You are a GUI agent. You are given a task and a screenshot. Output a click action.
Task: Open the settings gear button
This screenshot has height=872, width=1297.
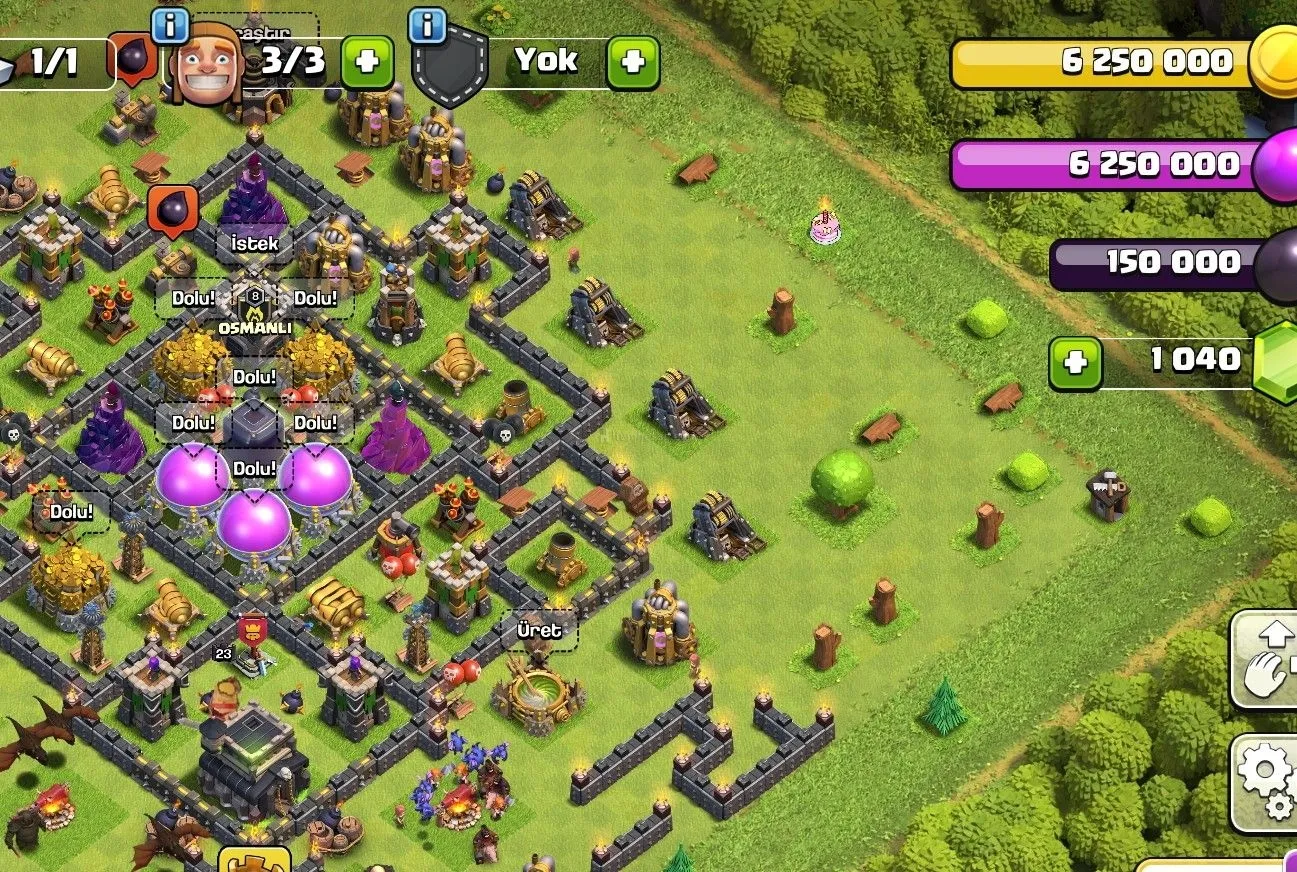point(1266,783)
